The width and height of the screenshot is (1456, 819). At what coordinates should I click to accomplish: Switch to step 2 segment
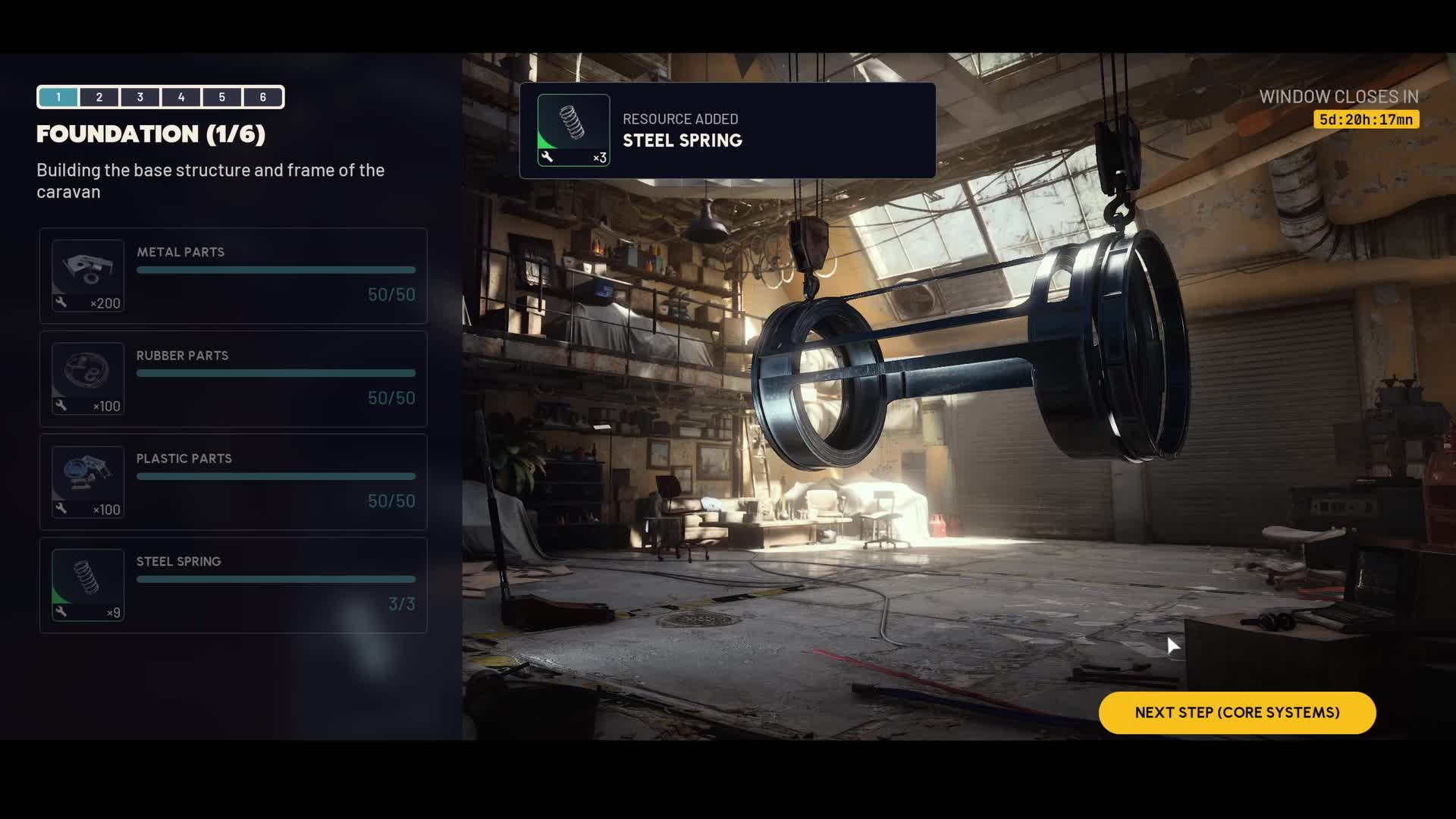pos(99,97)
